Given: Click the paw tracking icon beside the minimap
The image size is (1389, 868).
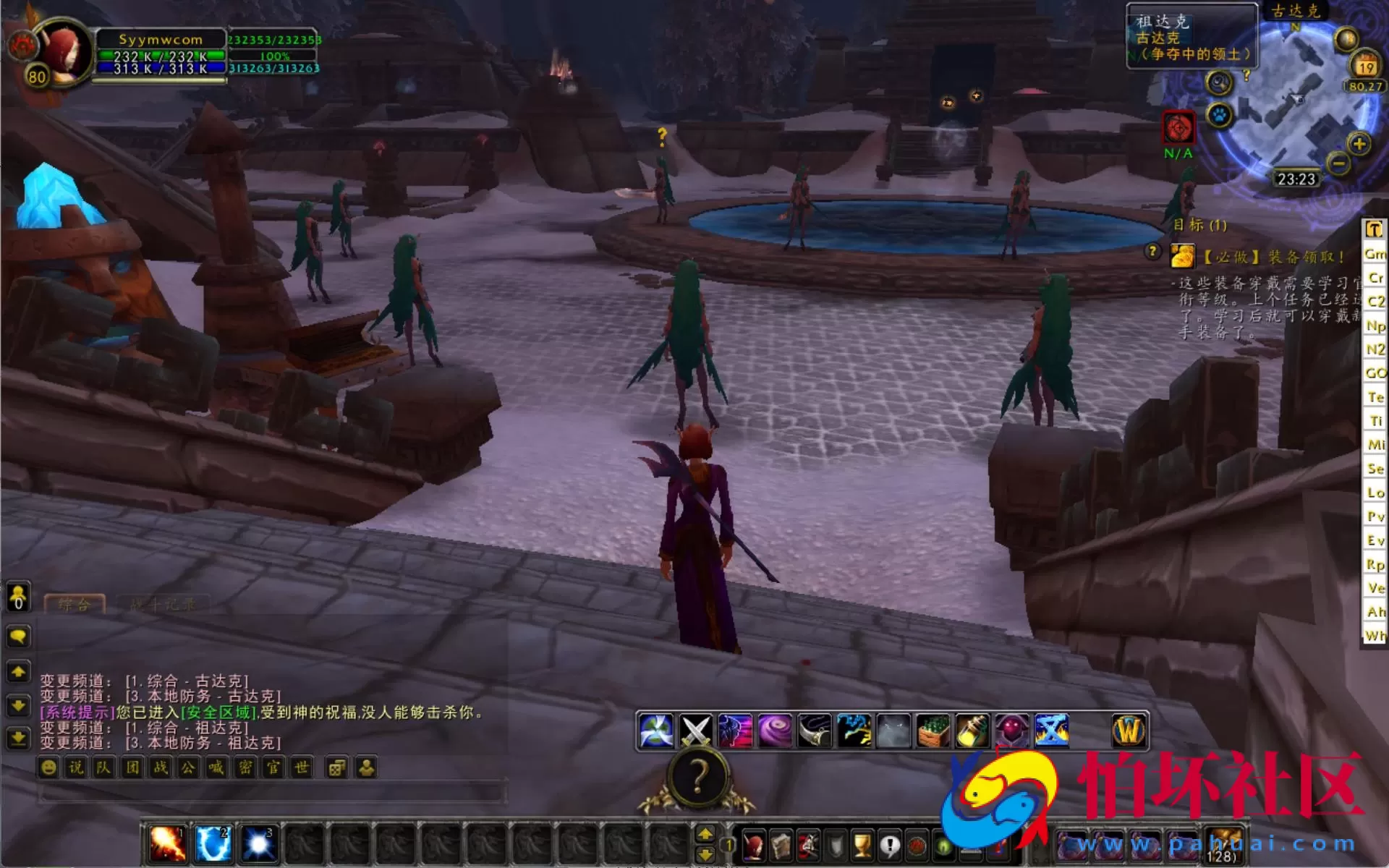Looking at the screenshot, I should 1218,114.
